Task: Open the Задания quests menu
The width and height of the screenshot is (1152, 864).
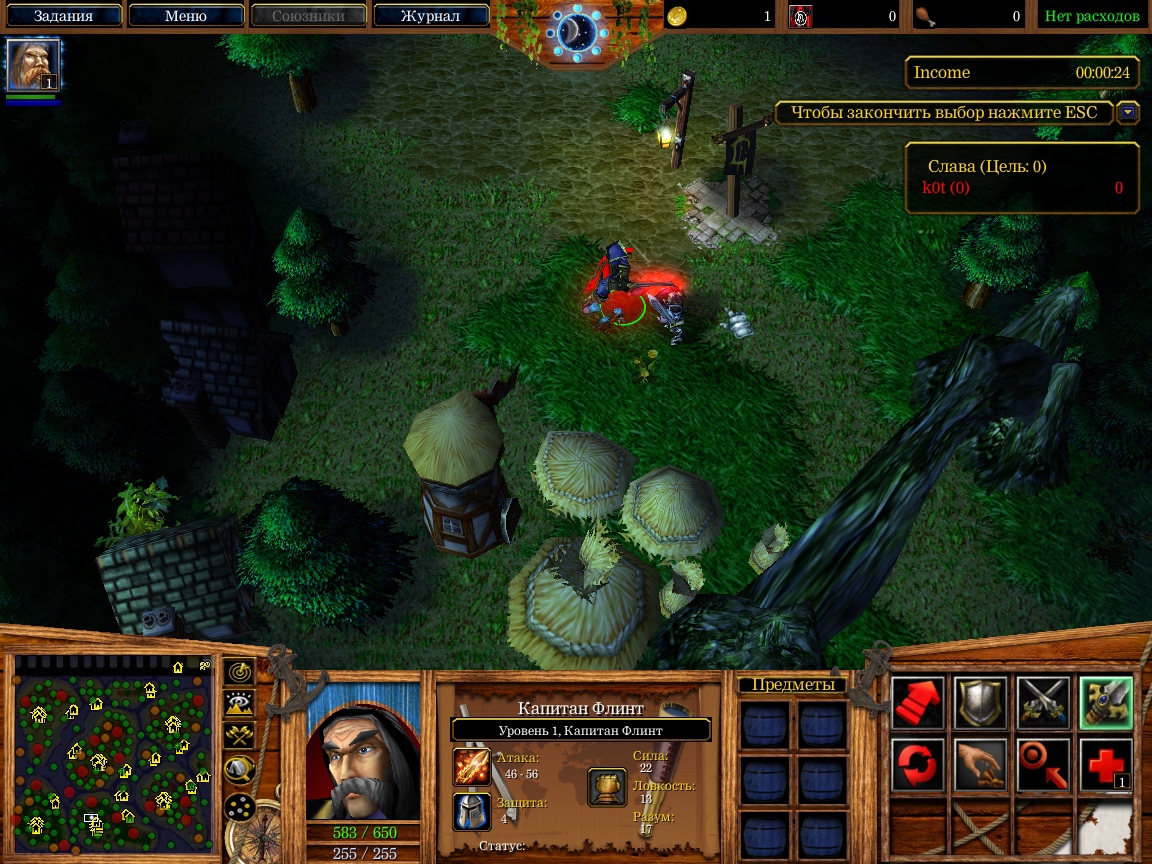Action: pos(62,16)
